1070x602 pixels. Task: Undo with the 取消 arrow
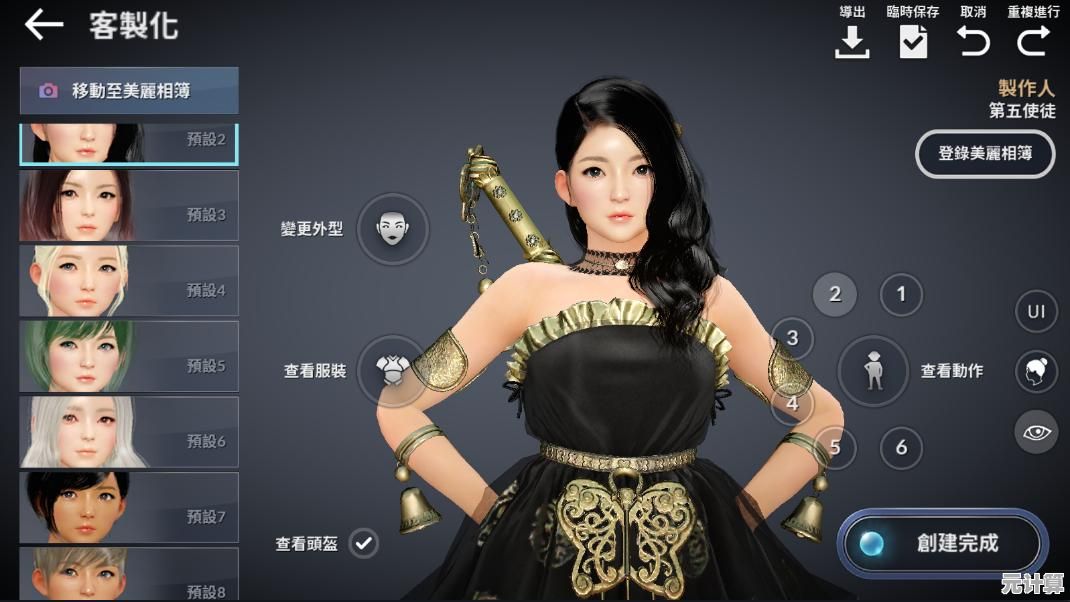pyautogui.click(x=973, y=41)
